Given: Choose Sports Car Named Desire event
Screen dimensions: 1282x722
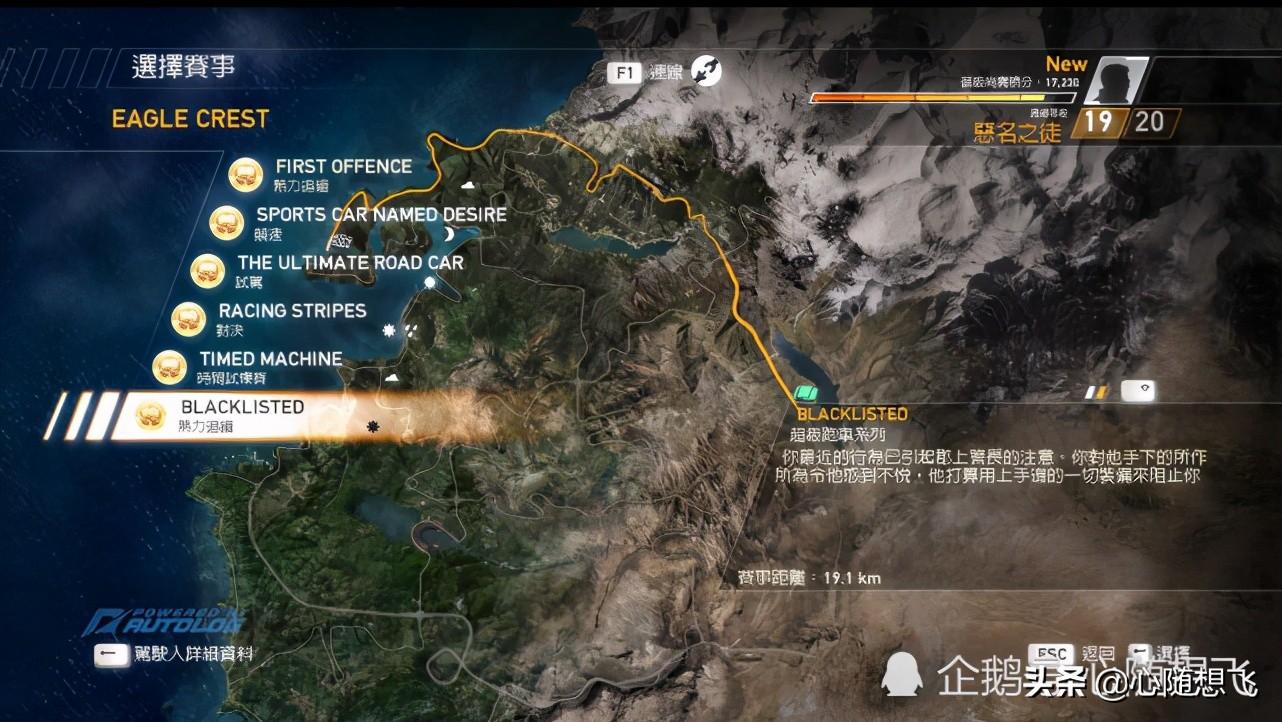Looking at the screenshot, I should pos(380,215).
